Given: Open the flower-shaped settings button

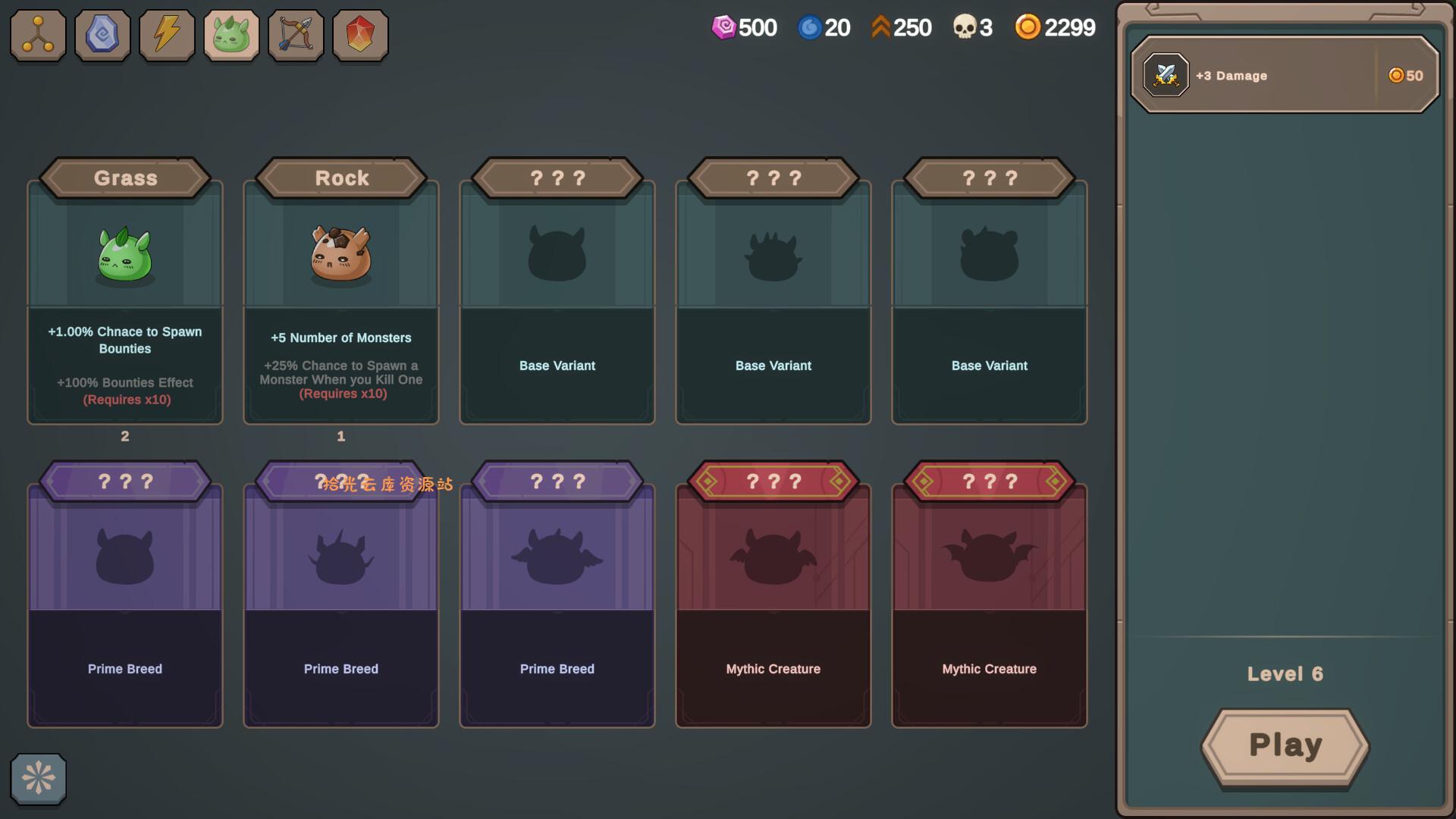Looking at the screenshot, I should pyautogui.click(x=38, y=778).
